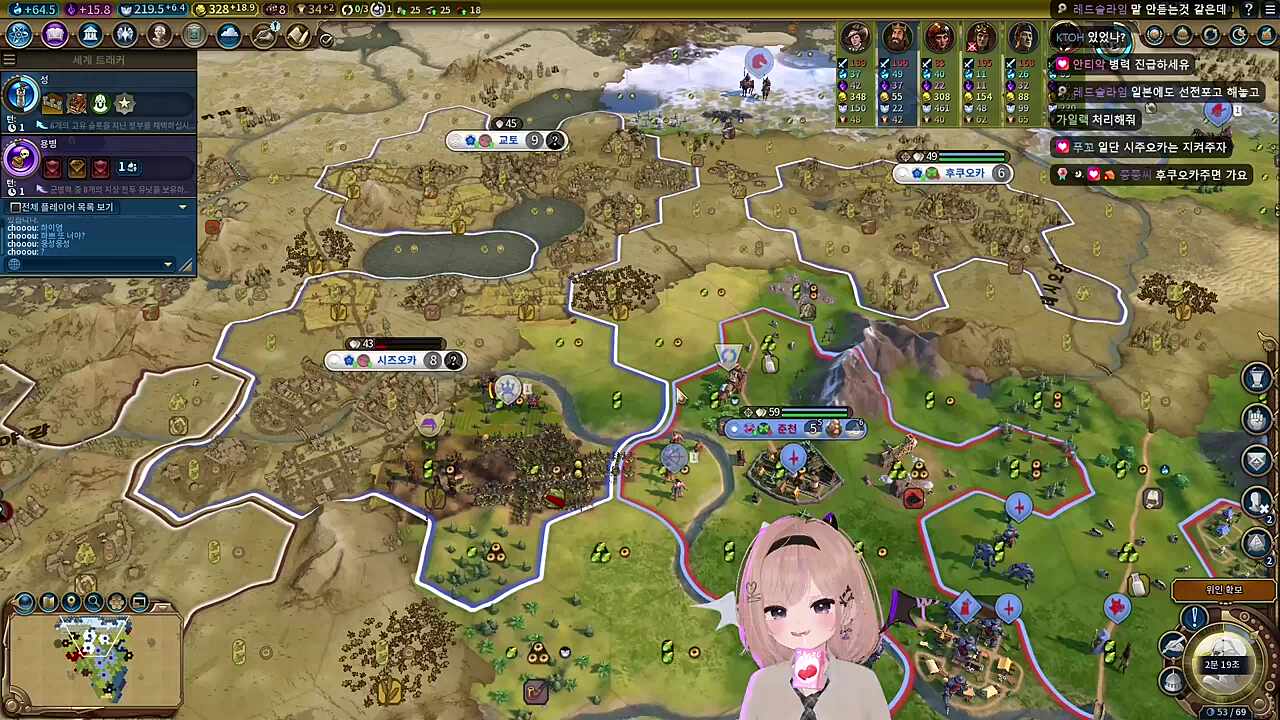The width and height of the screenshot is (1280, 720).
Task: Select the first leader portrait in the ribbon
Action: click(855, 38)
